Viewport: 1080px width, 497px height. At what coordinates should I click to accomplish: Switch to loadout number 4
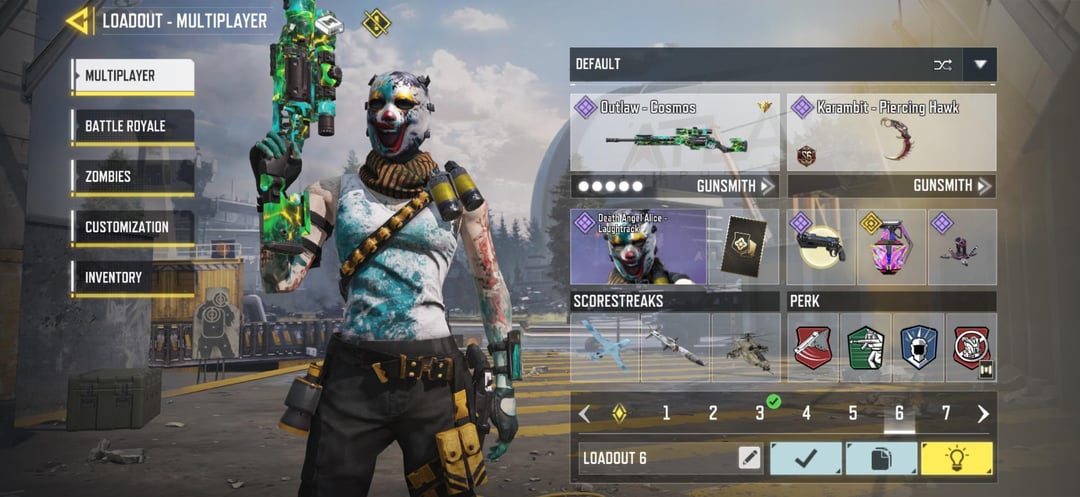point(806,413)
